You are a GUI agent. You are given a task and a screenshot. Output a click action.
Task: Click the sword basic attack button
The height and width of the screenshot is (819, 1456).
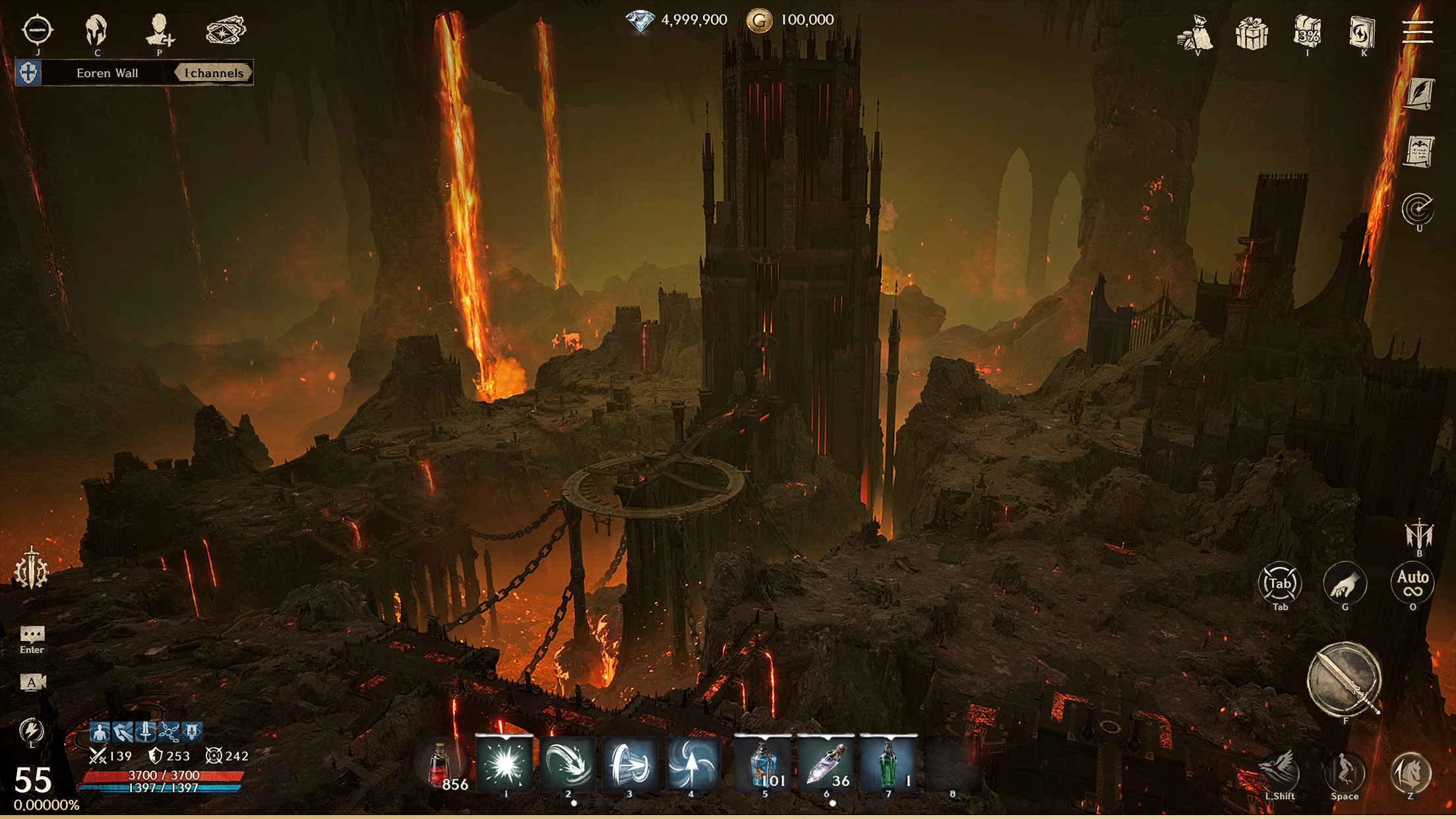1344,680
